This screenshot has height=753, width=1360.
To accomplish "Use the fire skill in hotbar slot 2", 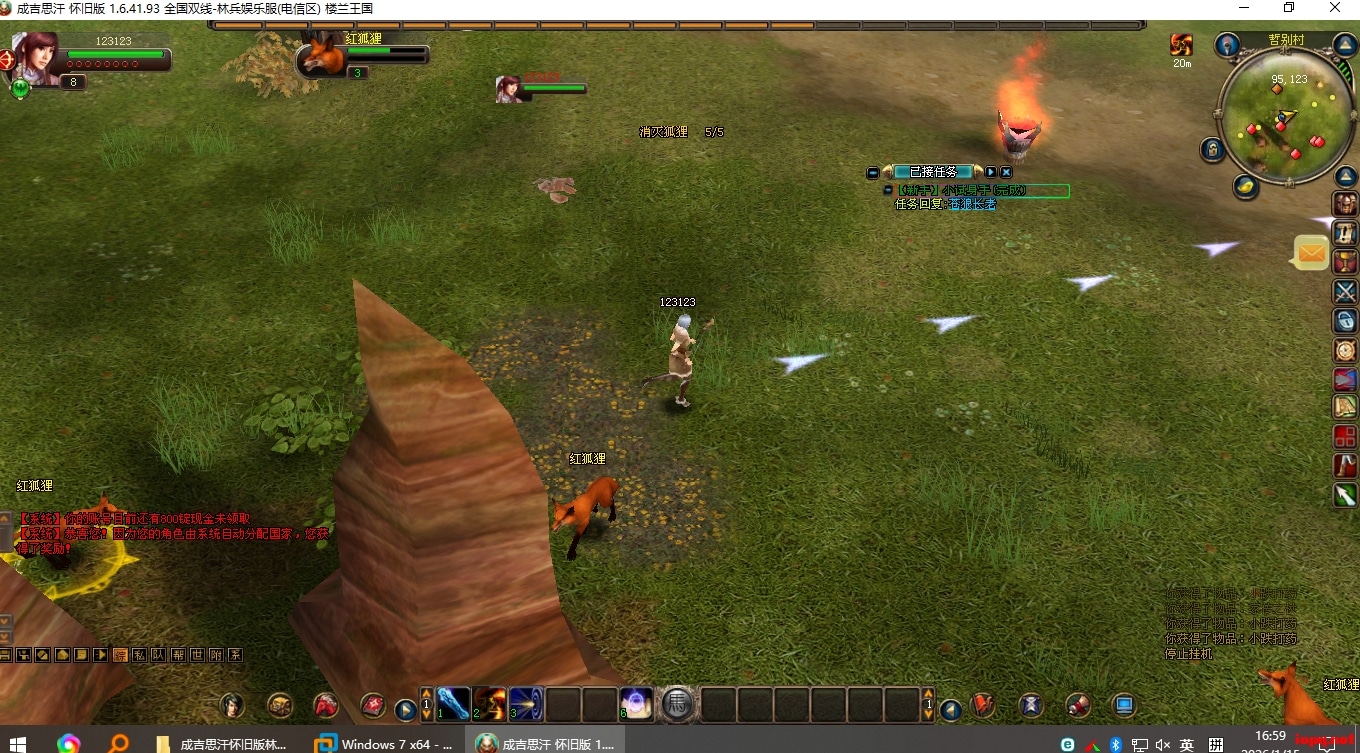I will click(x=490, y=704).
